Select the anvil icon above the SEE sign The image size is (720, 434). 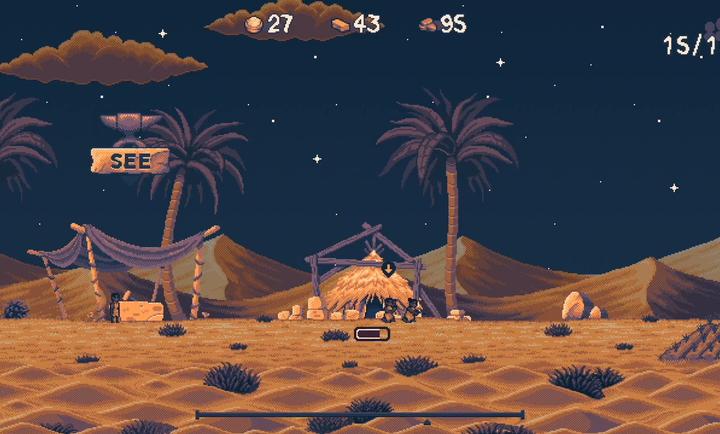pyautogui.click(x=131, y=126)
